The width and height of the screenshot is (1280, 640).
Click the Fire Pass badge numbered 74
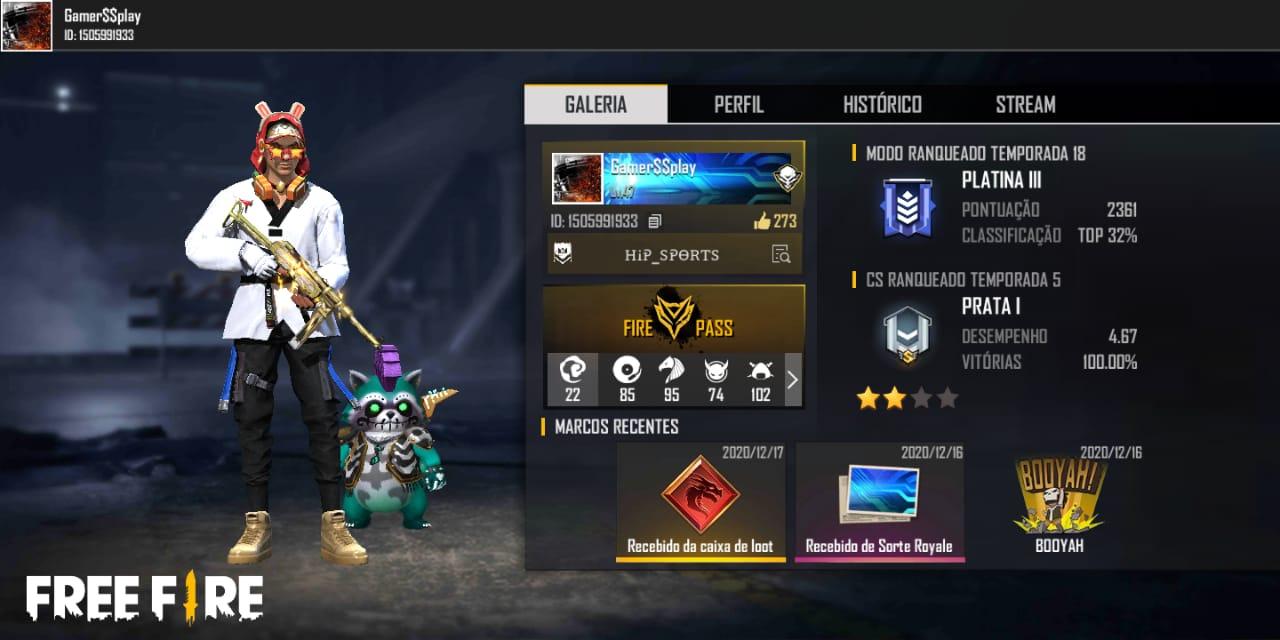click(x=716, y=379)
